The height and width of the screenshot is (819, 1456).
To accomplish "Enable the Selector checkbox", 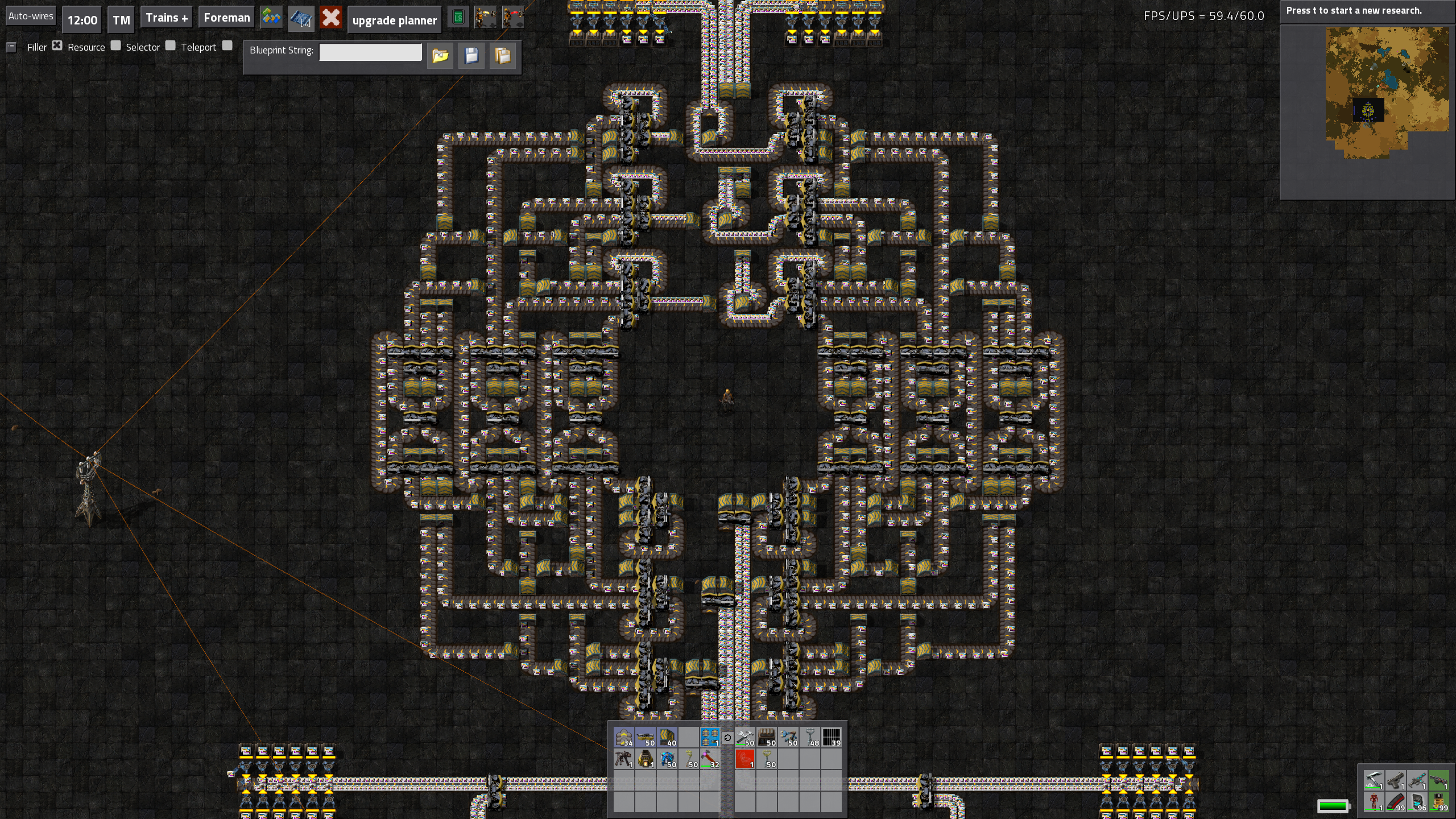I will pos(171,45).
